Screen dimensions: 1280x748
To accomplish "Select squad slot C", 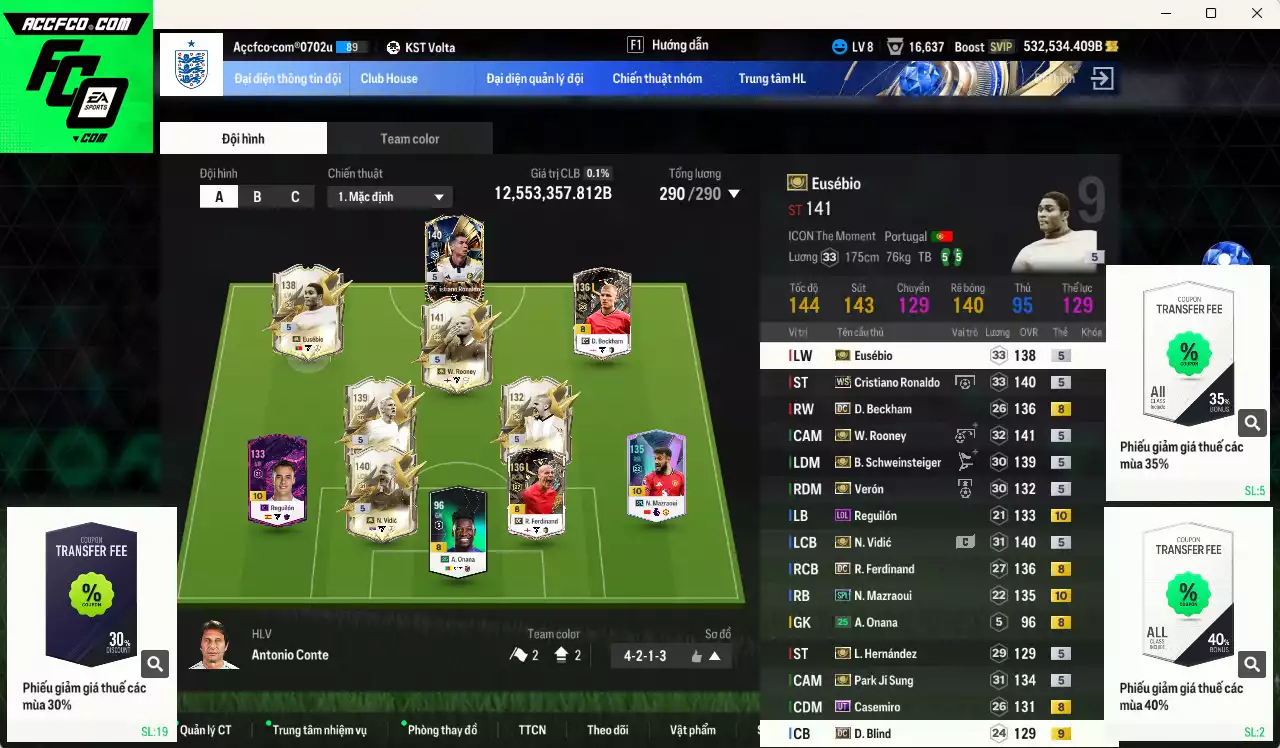I will tap(295, 196).
